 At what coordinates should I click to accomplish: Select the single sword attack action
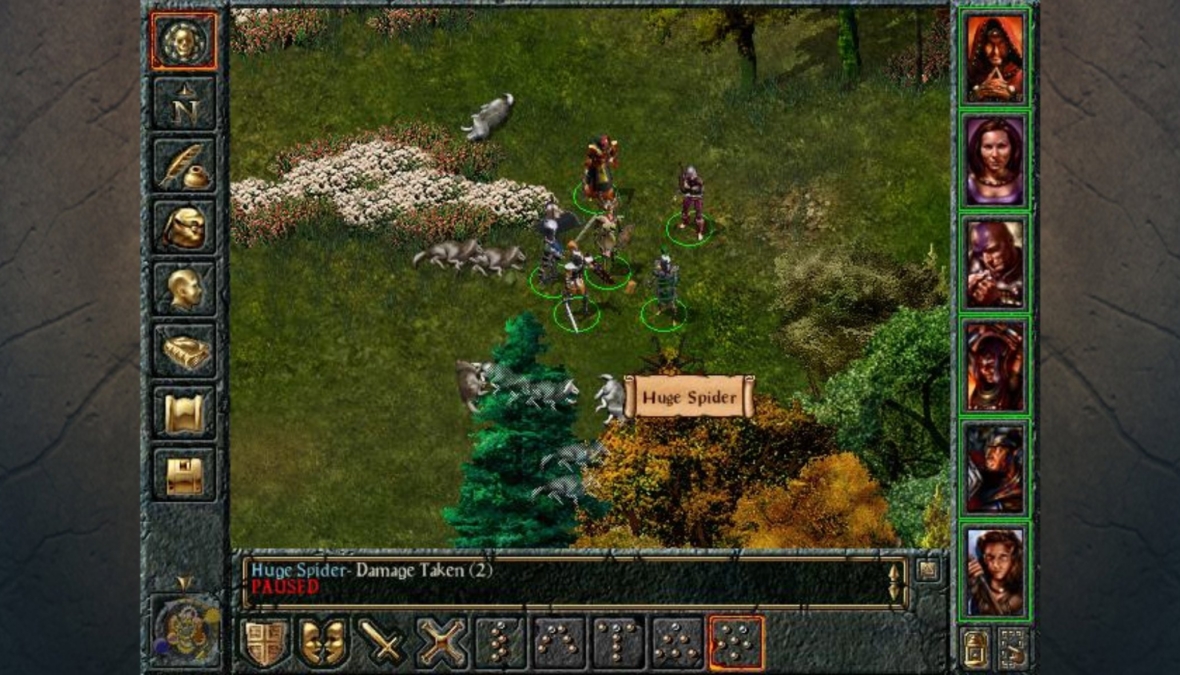pyautogui.click(x=382, y=642)
